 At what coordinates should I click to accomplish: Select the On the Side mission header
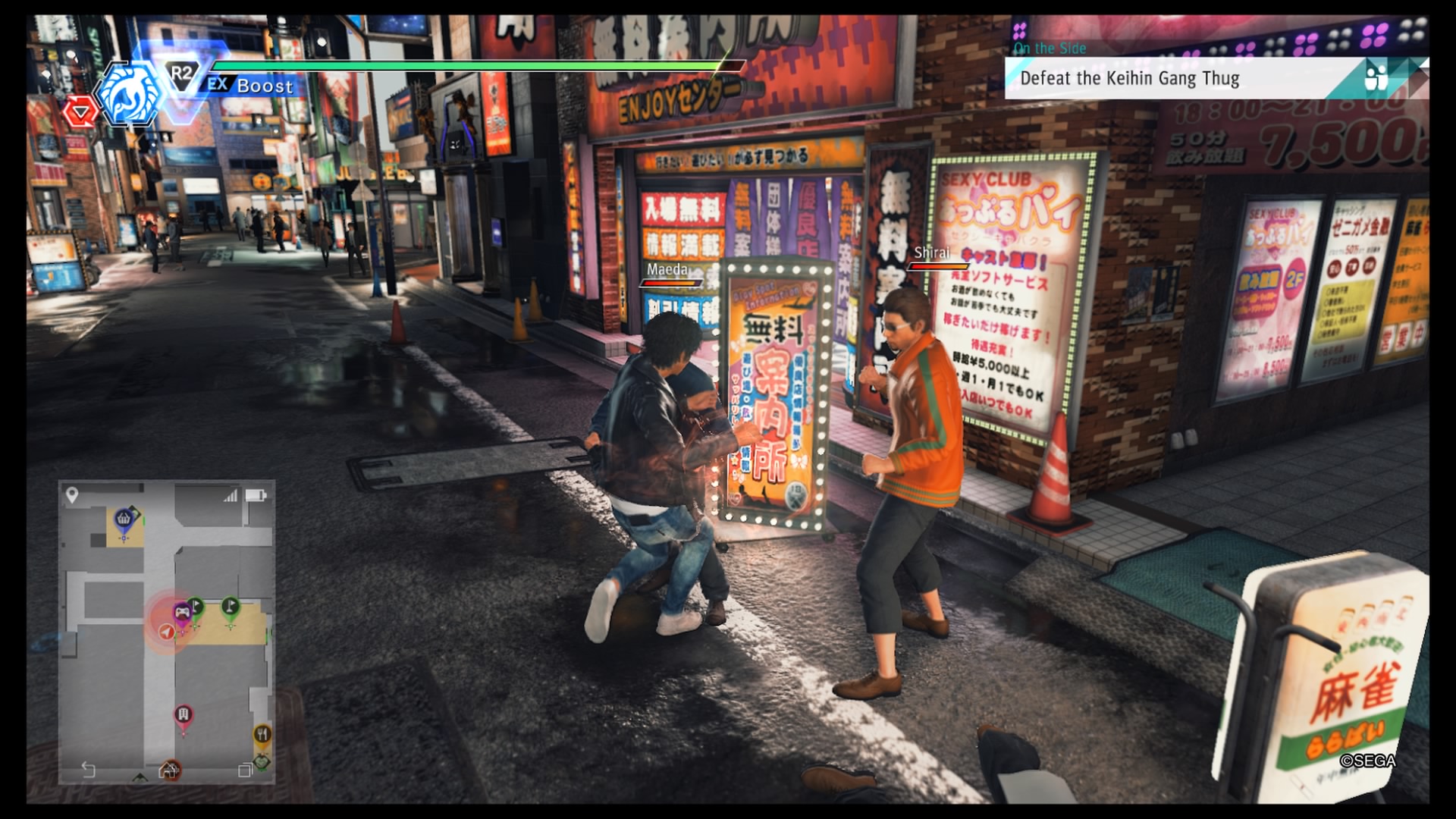click(1050, 47)
